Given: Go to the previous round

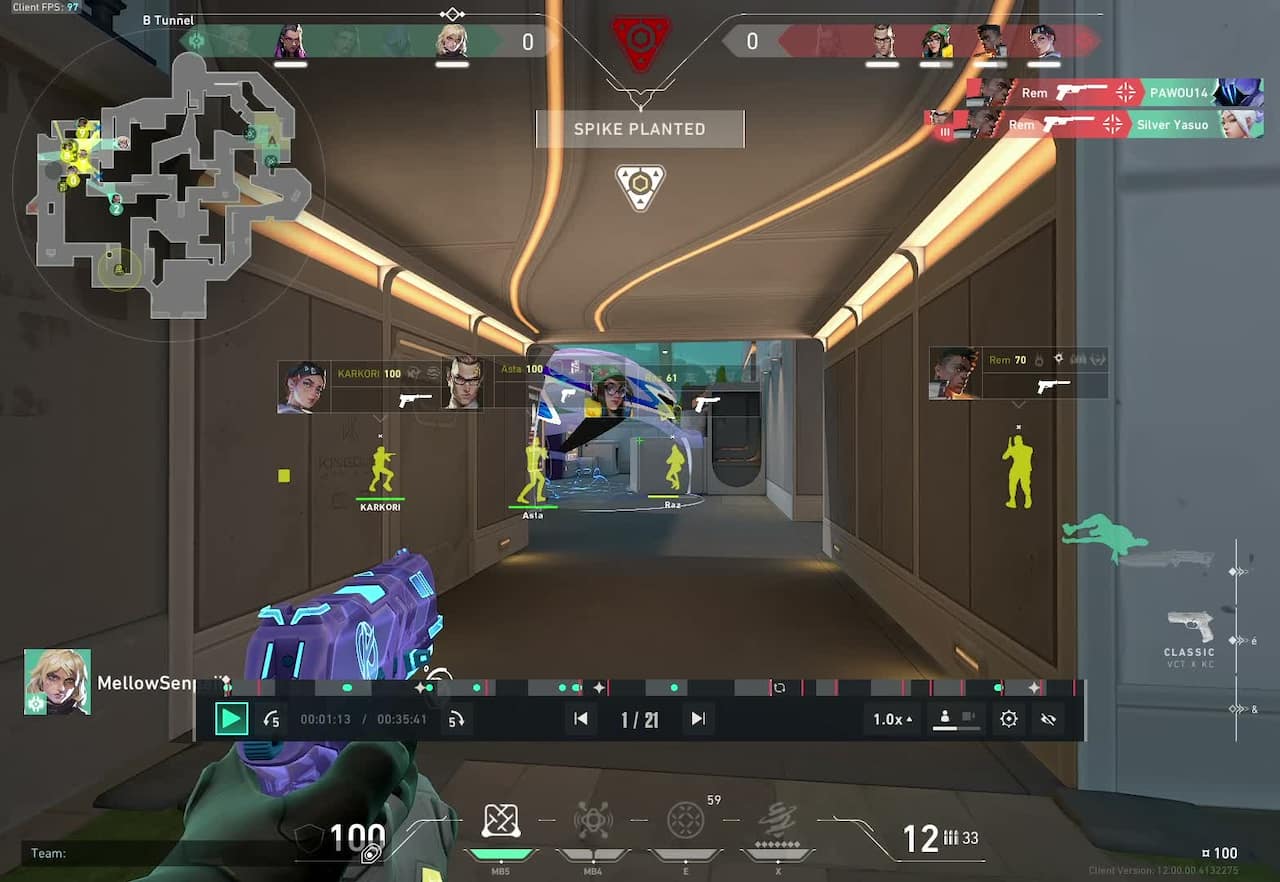Looking at the screenshot, I should (x=581, y=718).
